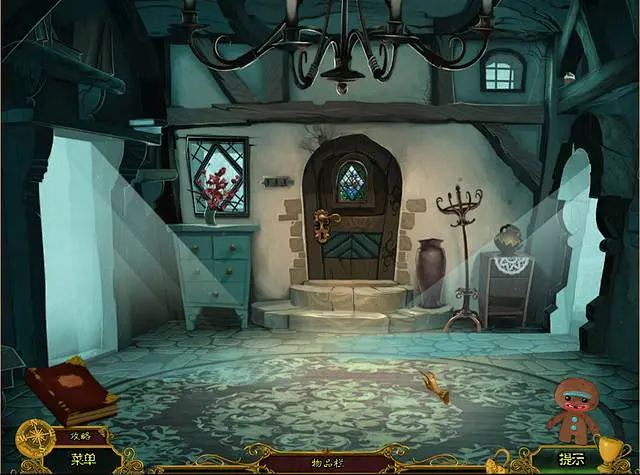Click the golden compass icon
This screenshot has width=640, height=475.
tap(31, 441)
